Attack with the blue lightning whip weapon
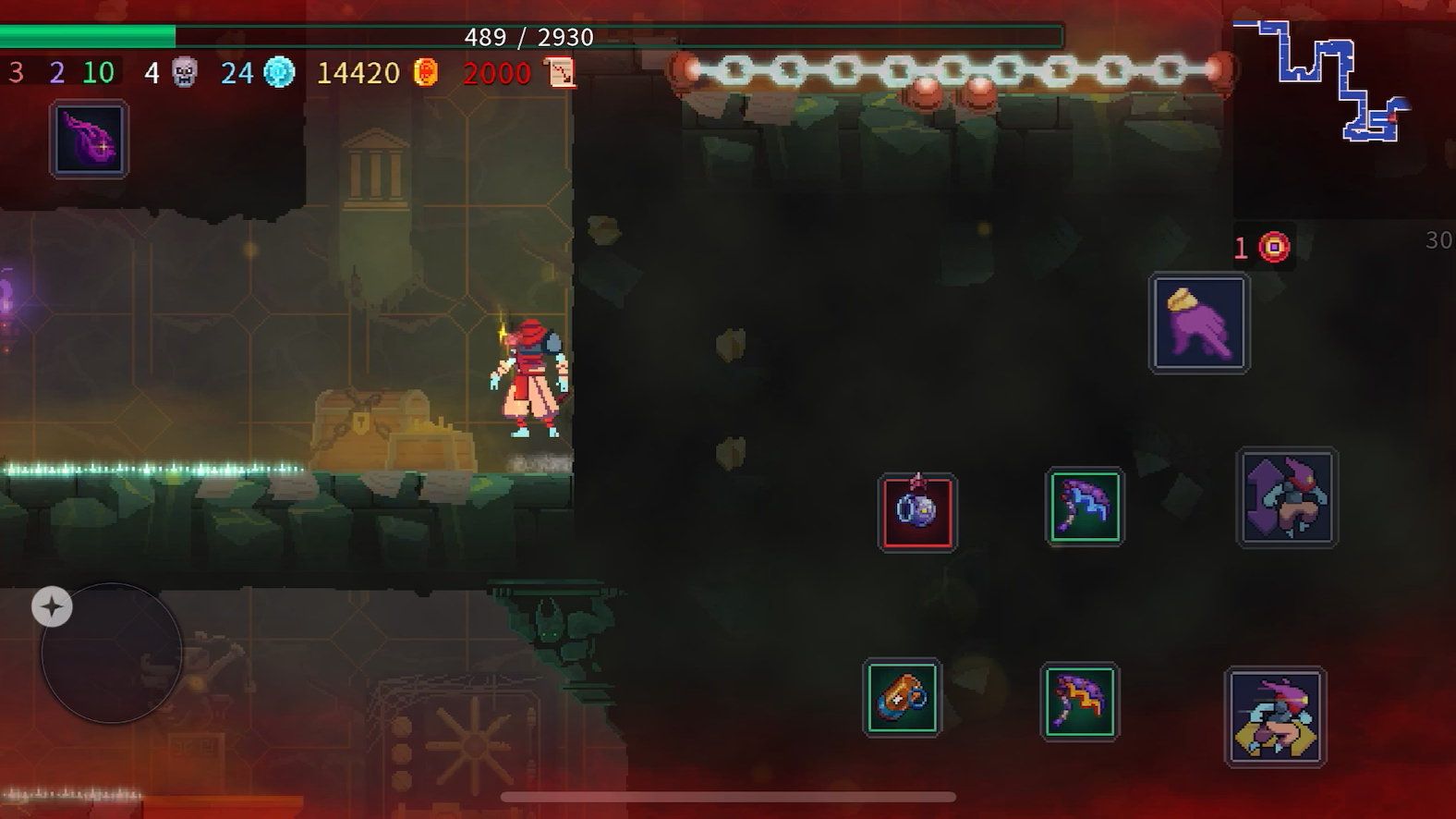 click(x=1085, y=507)
